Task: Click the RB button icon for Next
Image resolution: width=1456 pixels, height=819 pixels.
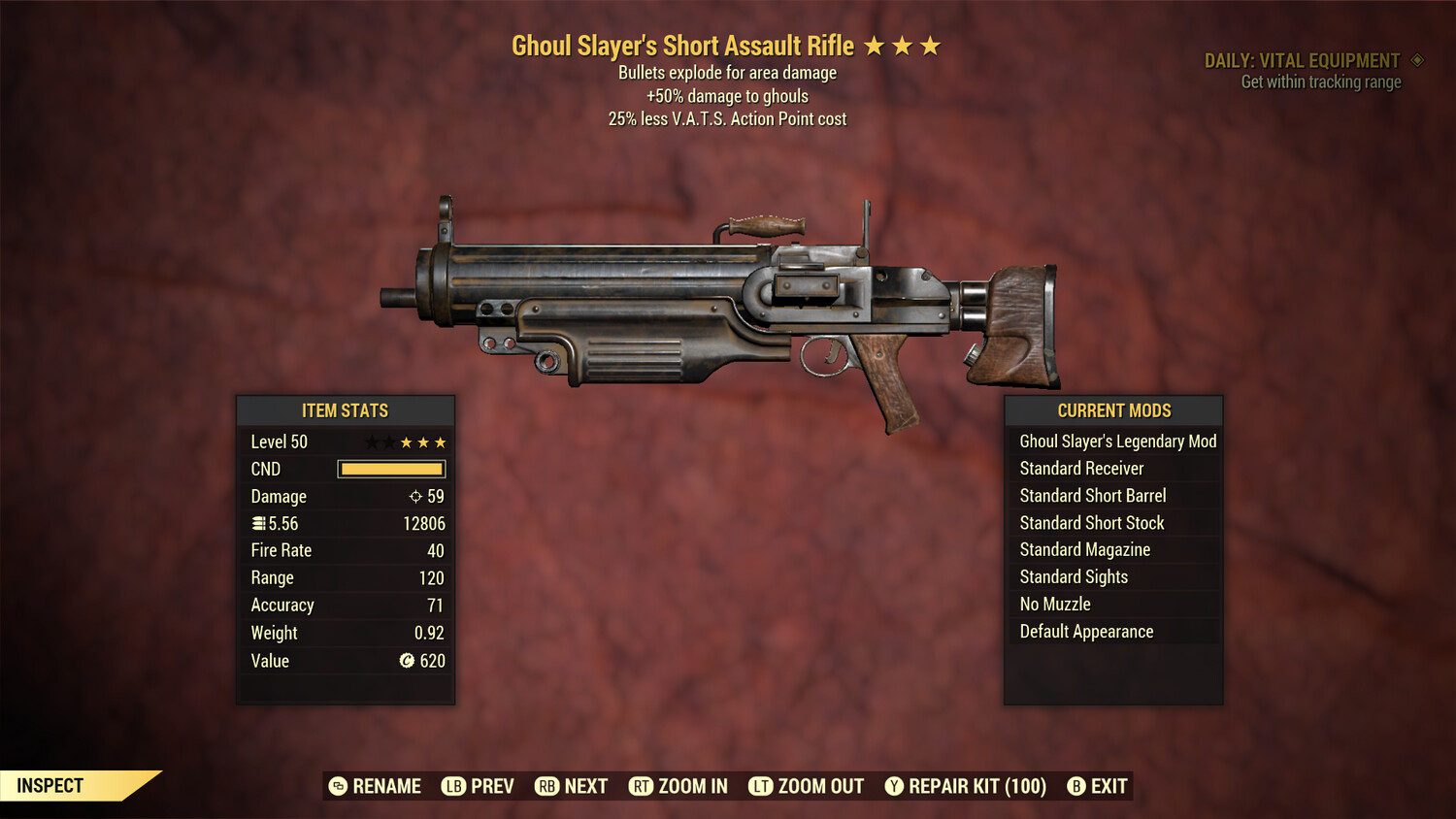Action: click(547, 786)
